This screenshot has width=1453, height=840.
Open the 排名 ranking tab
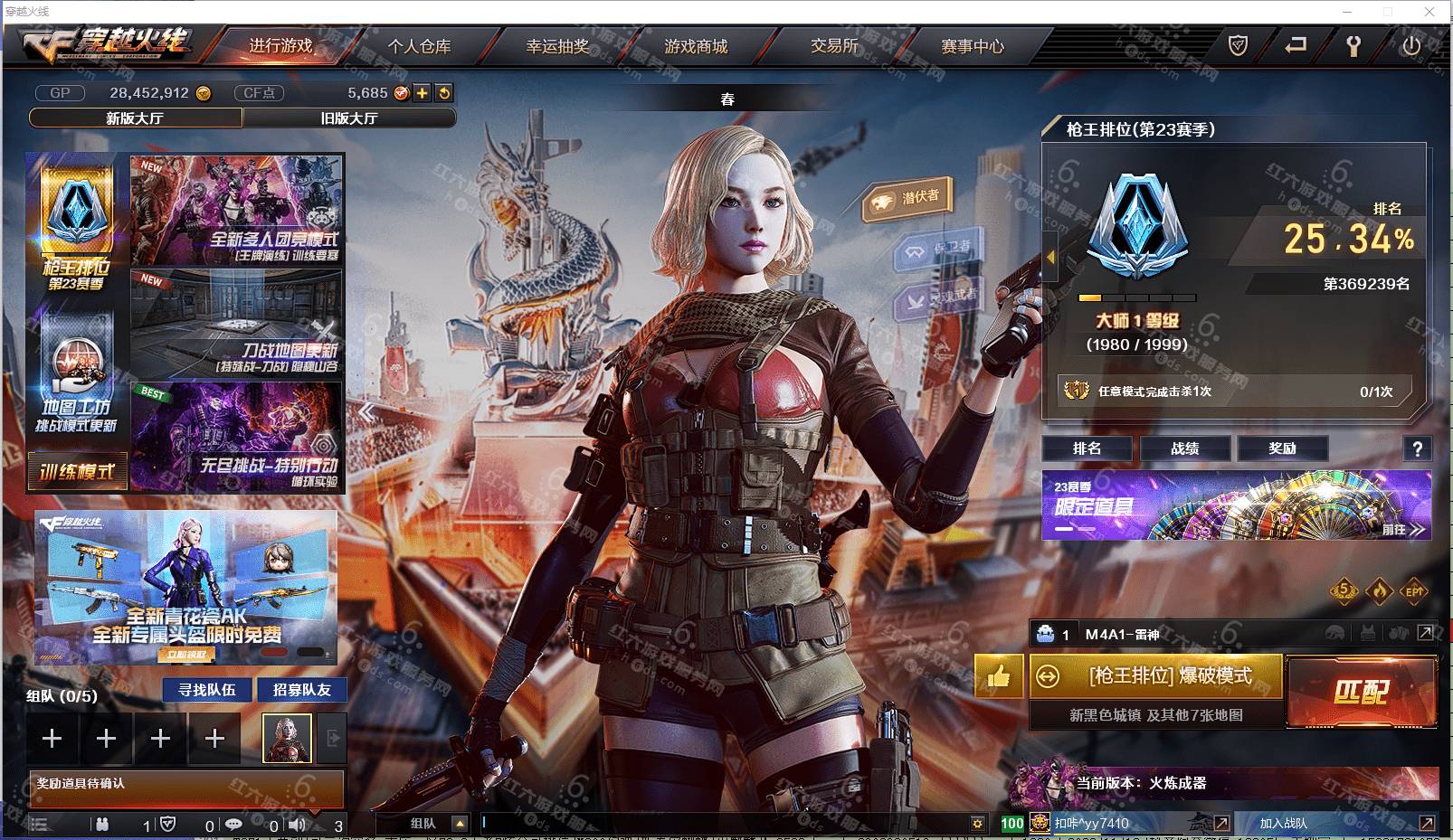[x=1087, y=448]
